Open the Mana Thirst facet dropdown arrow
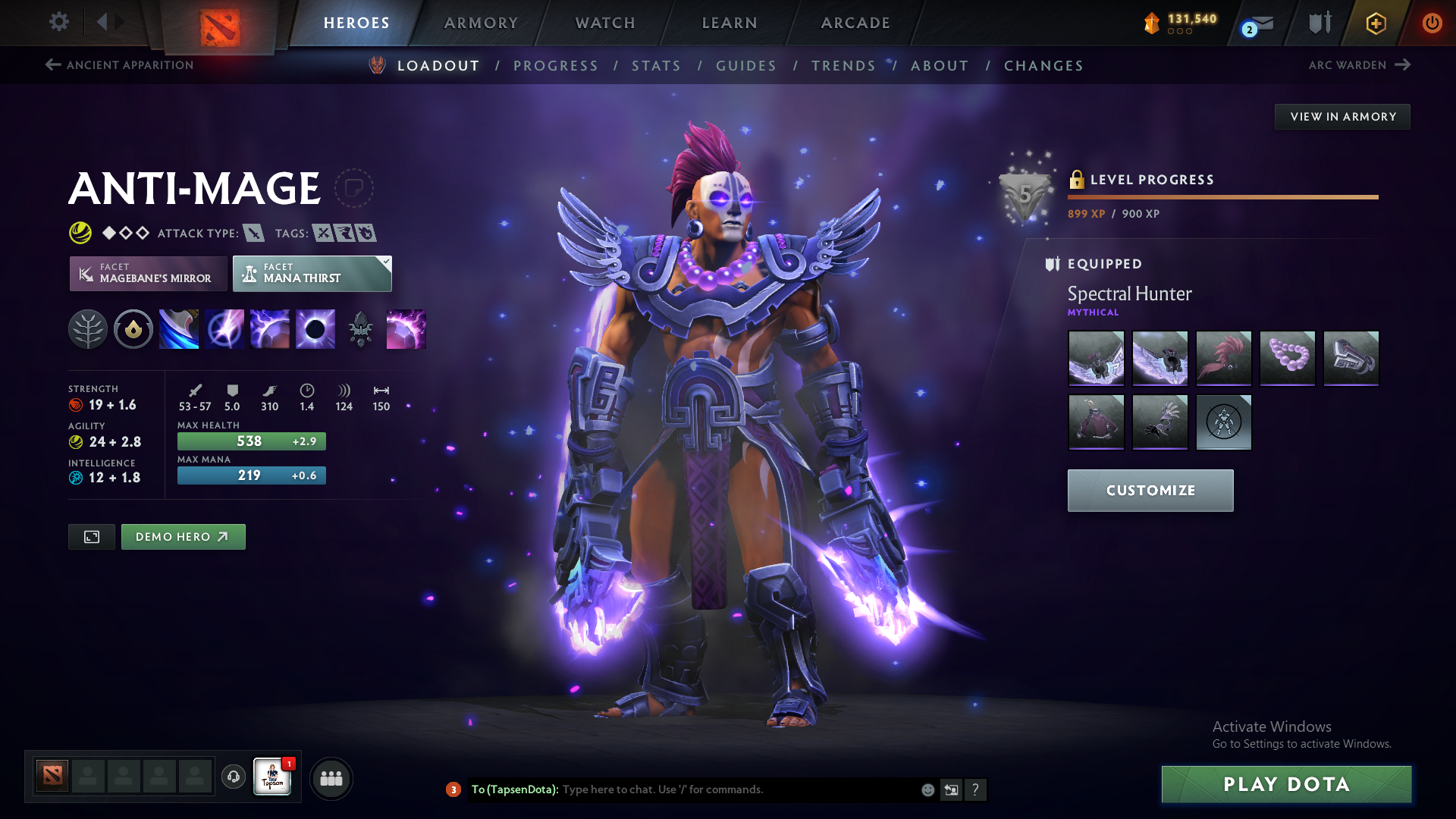The width and height of the screenshot is (1456, 819). coord(386,262)
